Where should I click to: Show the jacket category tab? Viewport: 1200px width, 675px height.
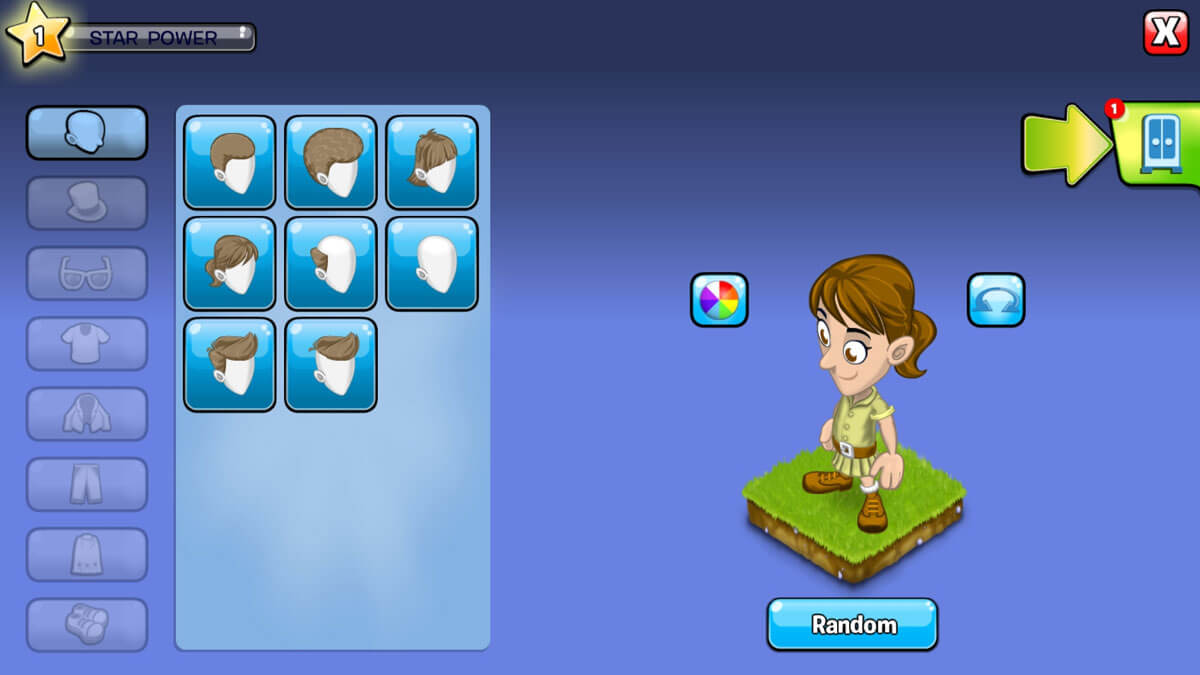tap(86, 414)
